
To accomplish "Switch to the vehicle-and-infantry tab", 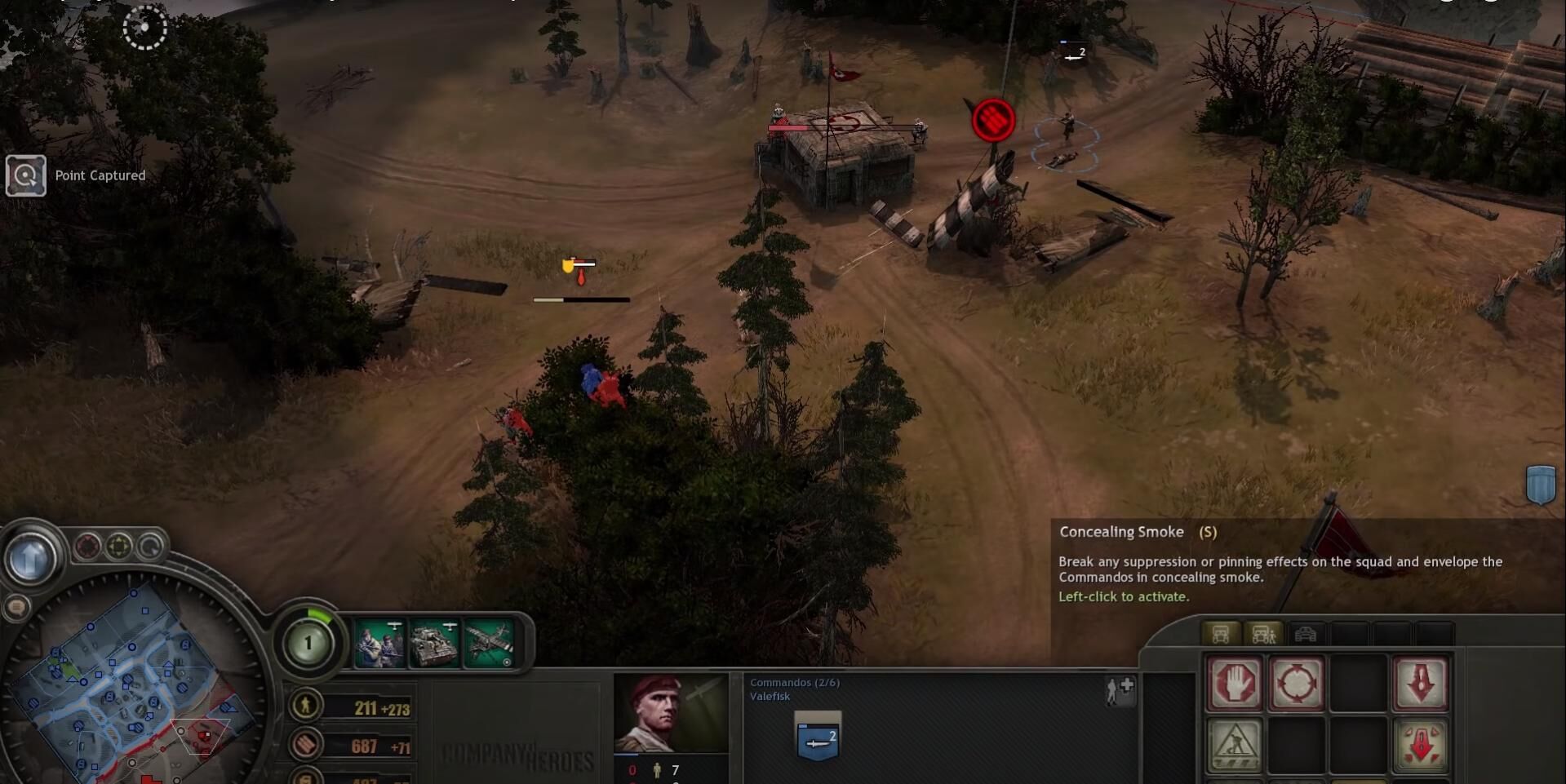I will (x=1262, y=634).
